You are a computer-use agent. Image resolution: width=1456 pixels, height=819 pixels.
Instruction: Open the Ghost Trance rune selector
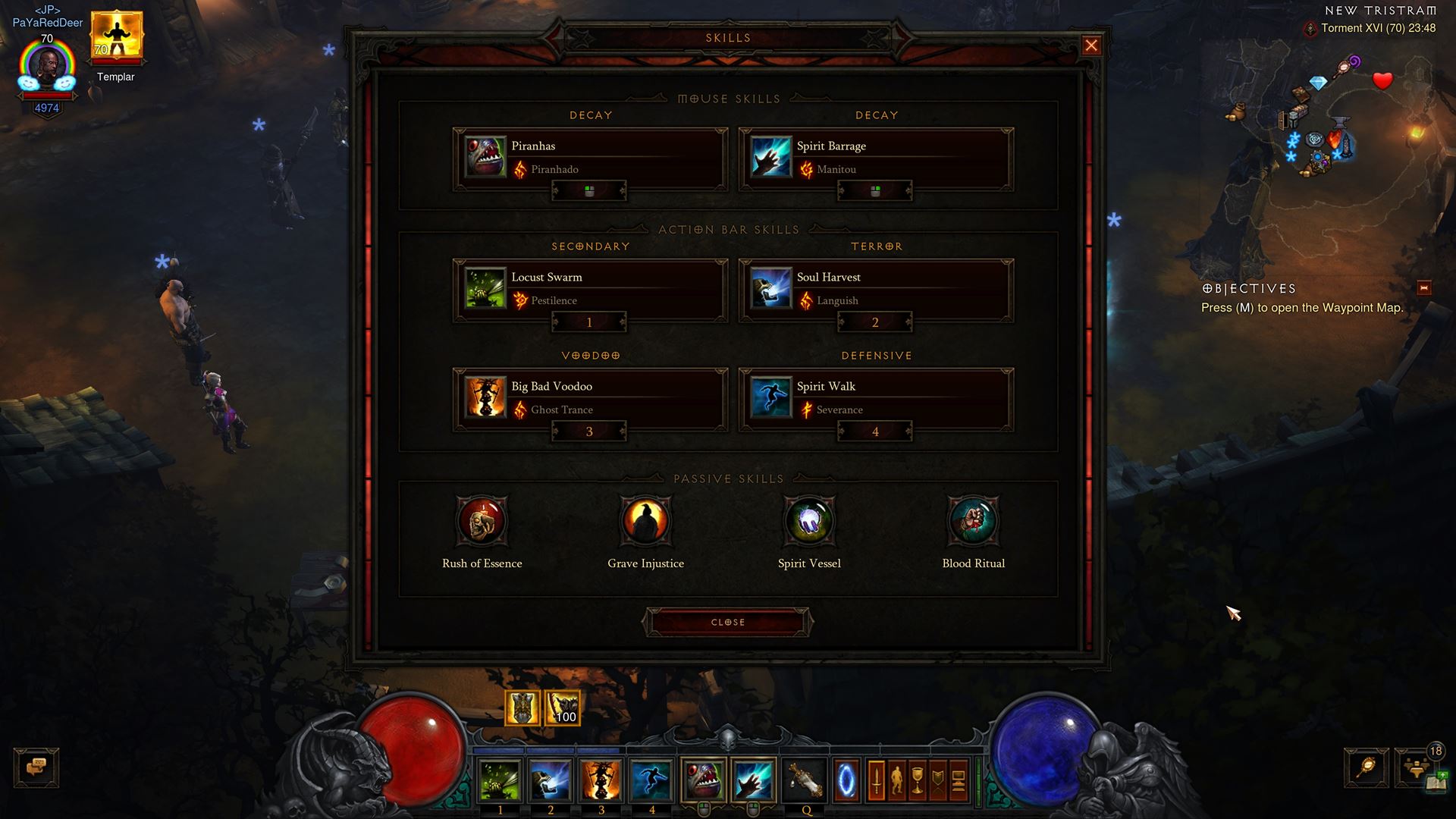(562, 409)
